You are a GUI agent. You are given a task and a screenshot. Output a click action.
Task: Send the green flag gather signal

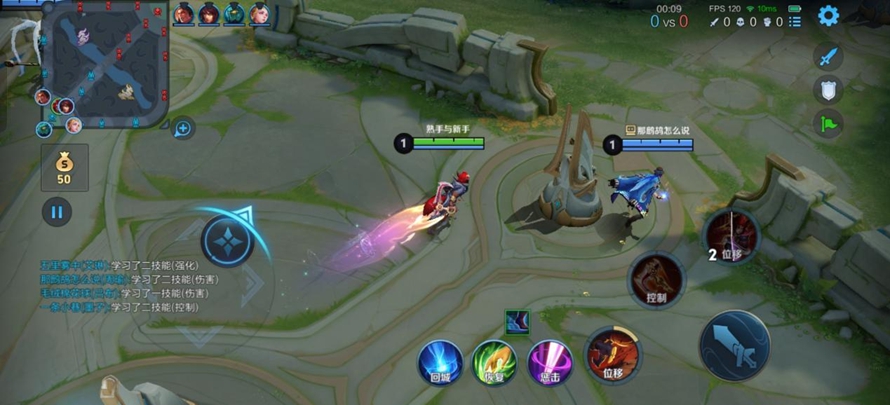[x=827, y=125]
